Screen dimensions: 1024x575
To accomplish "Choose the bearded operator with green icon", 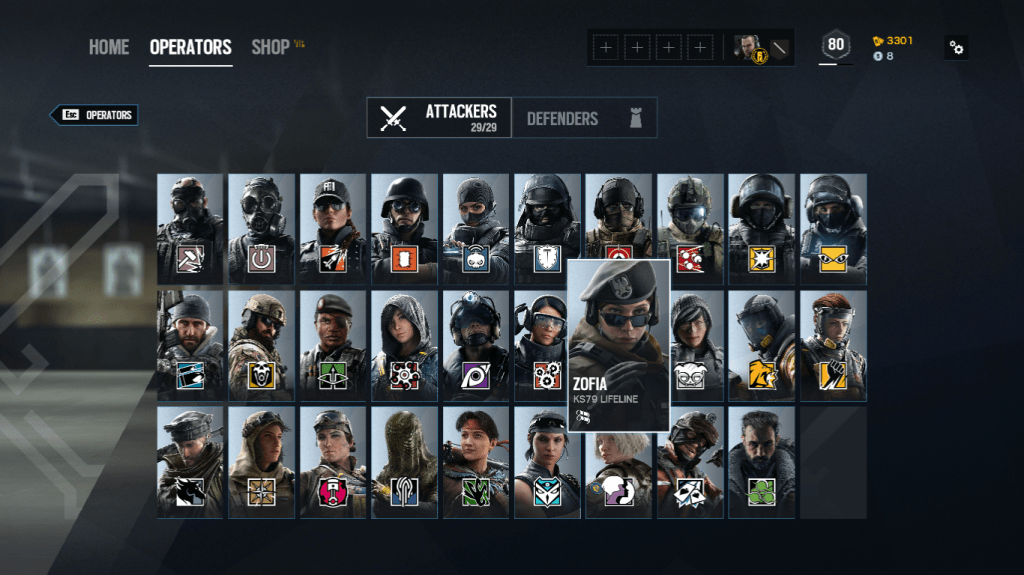I will (761, 462).
